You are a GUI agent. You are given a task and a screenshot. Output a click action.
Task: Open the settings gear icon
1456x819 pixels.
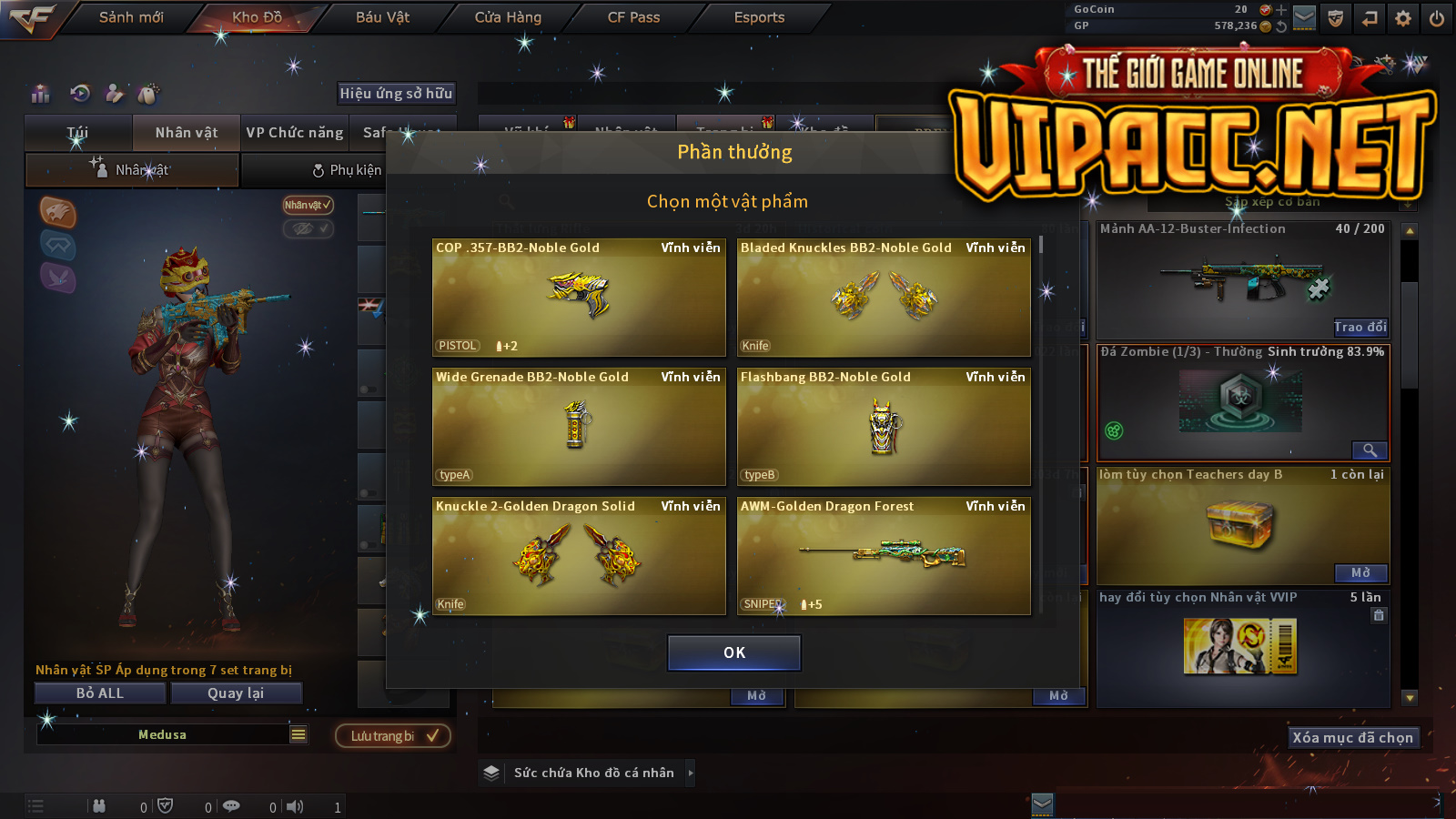(1403, 18)
